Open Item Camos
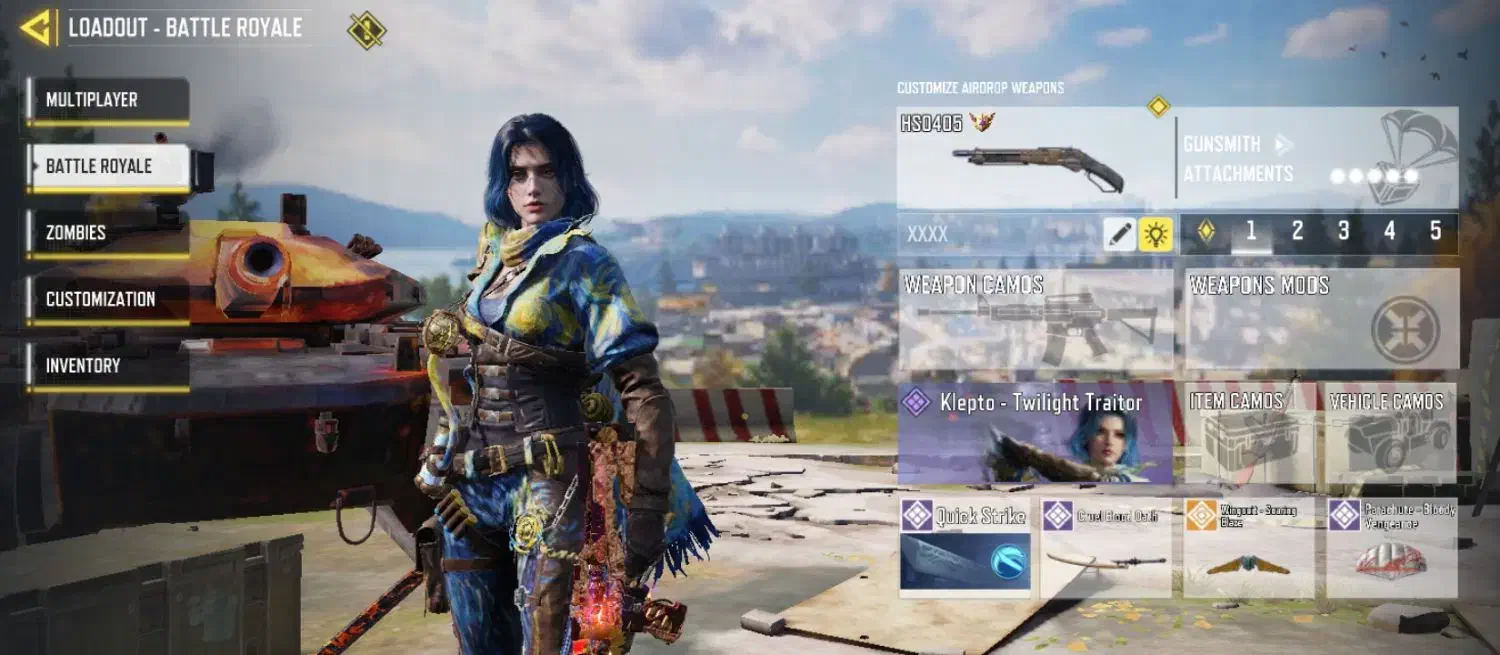The width and height of the screenshot is (1500, 655). click(1250, 433)
